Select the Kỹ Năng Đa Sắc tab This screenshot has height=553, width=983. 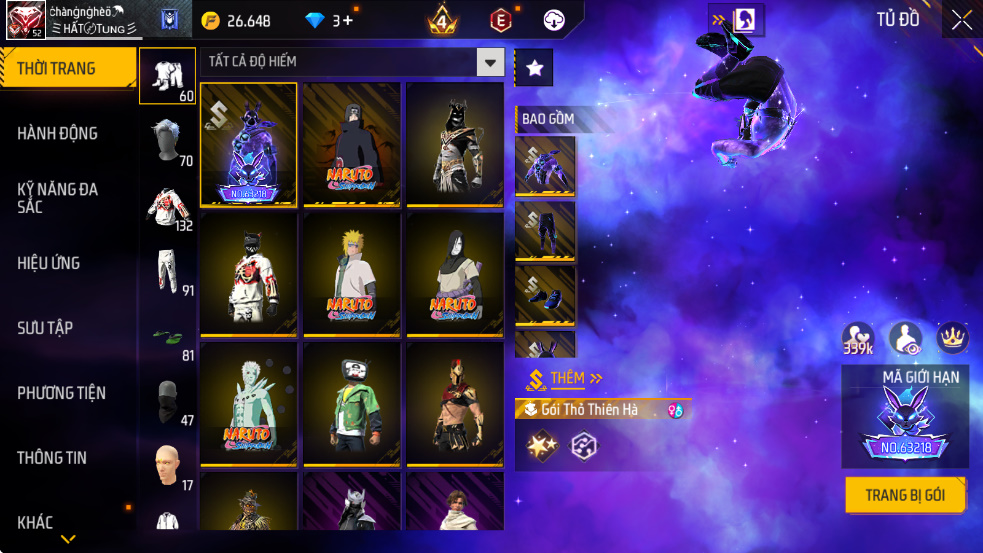pyautogui.click(x=57, y=197)
